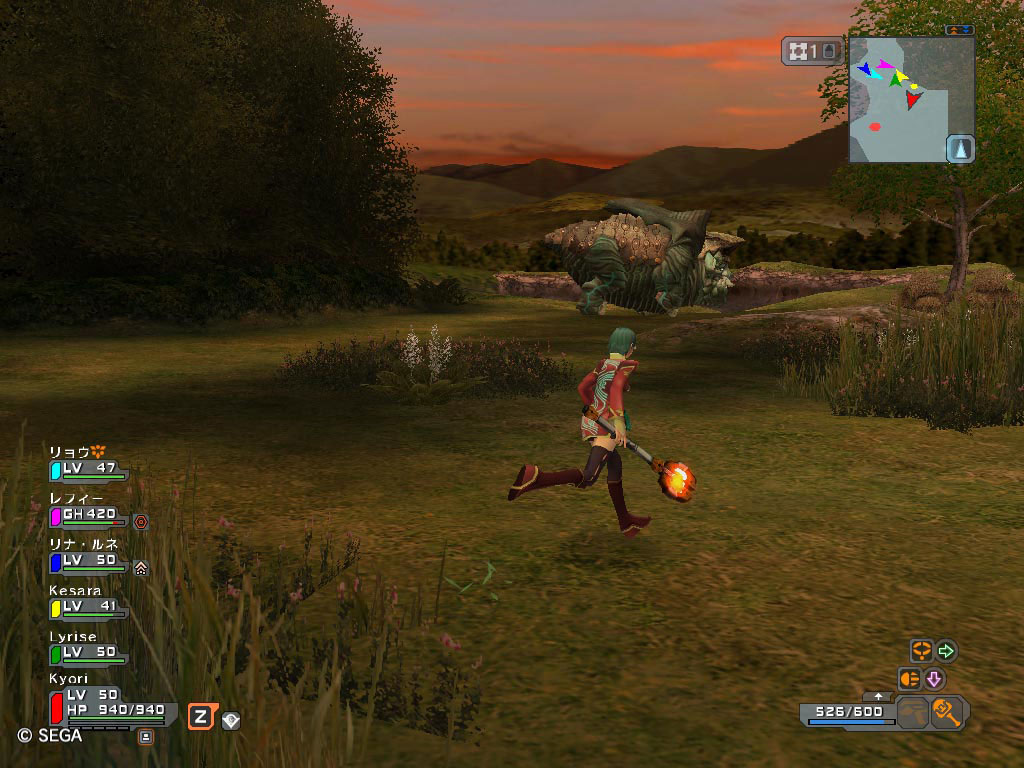Image resolution: width=1024 pixels, height=768 pixels.
Task: Activate the green right-arrow palette action
Action: [x=946, y=652]
